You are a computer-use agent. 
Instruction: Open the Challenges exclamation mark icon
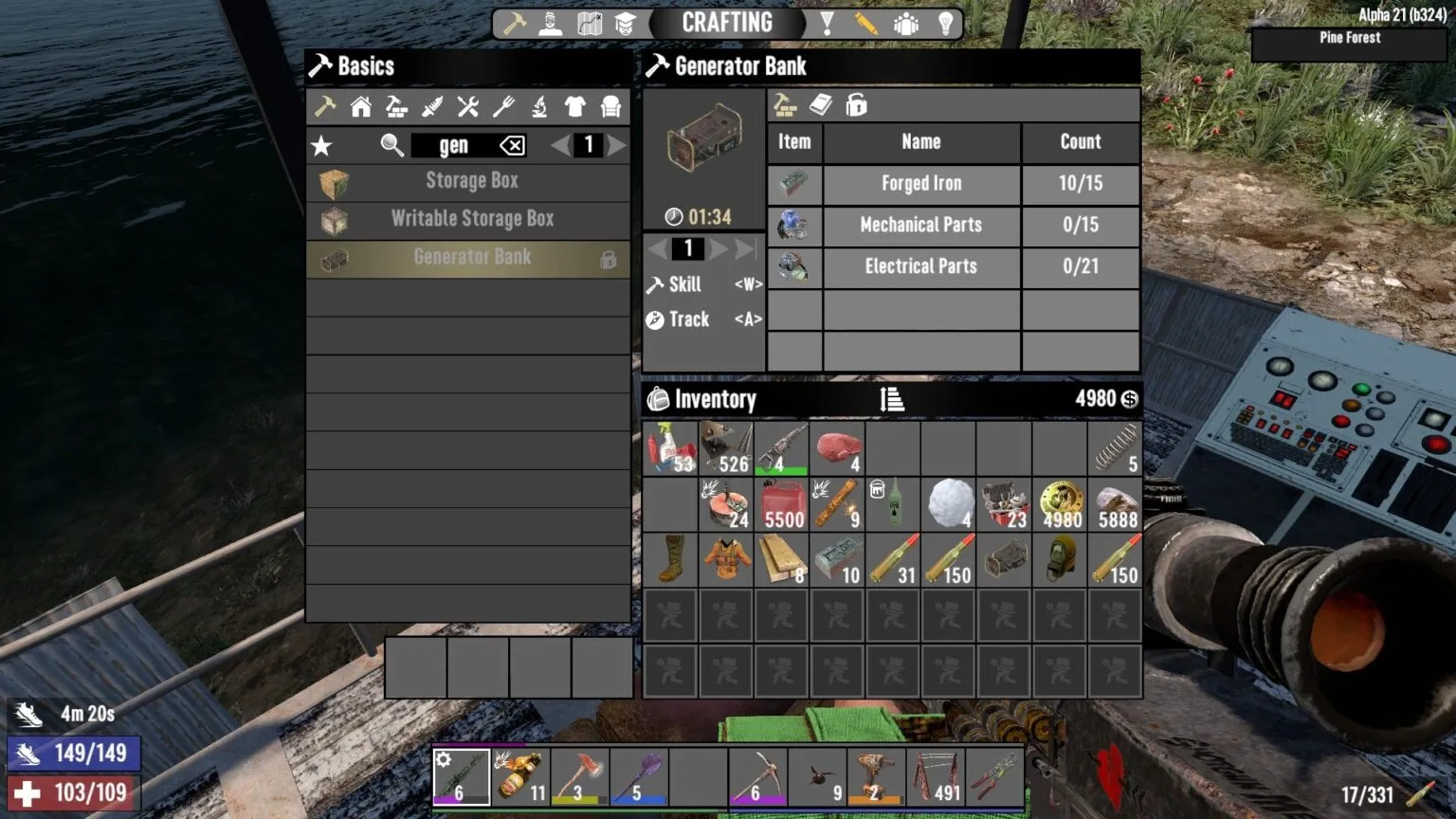tap(828, 22)
